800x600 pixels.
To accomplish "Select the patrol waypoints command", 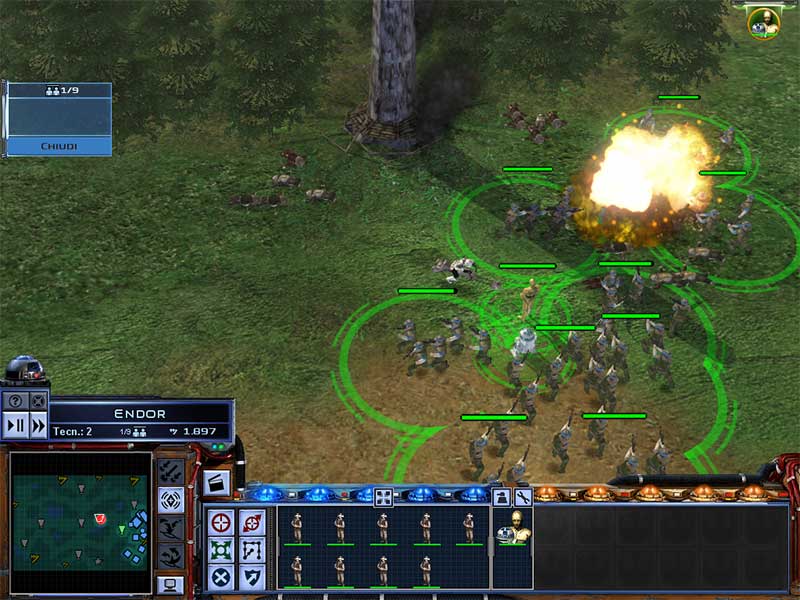I will pos(251,550).
